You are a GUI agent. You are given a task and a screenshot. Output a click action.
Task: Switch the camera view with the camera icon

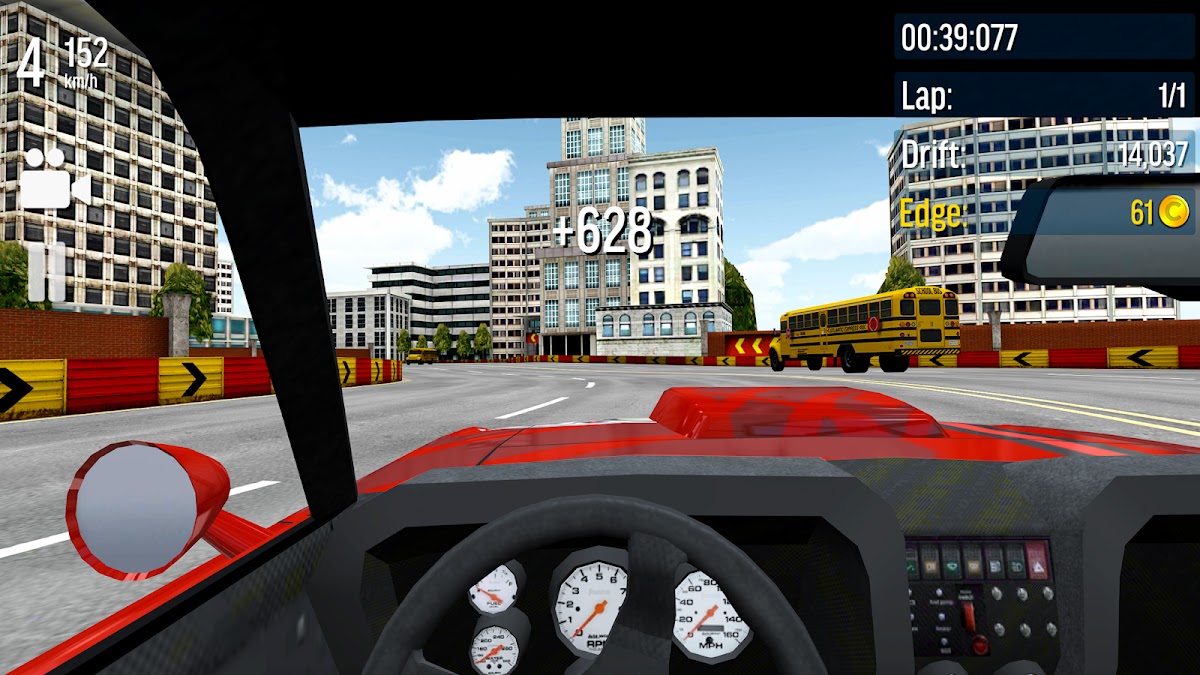click(x=55, y=180)
